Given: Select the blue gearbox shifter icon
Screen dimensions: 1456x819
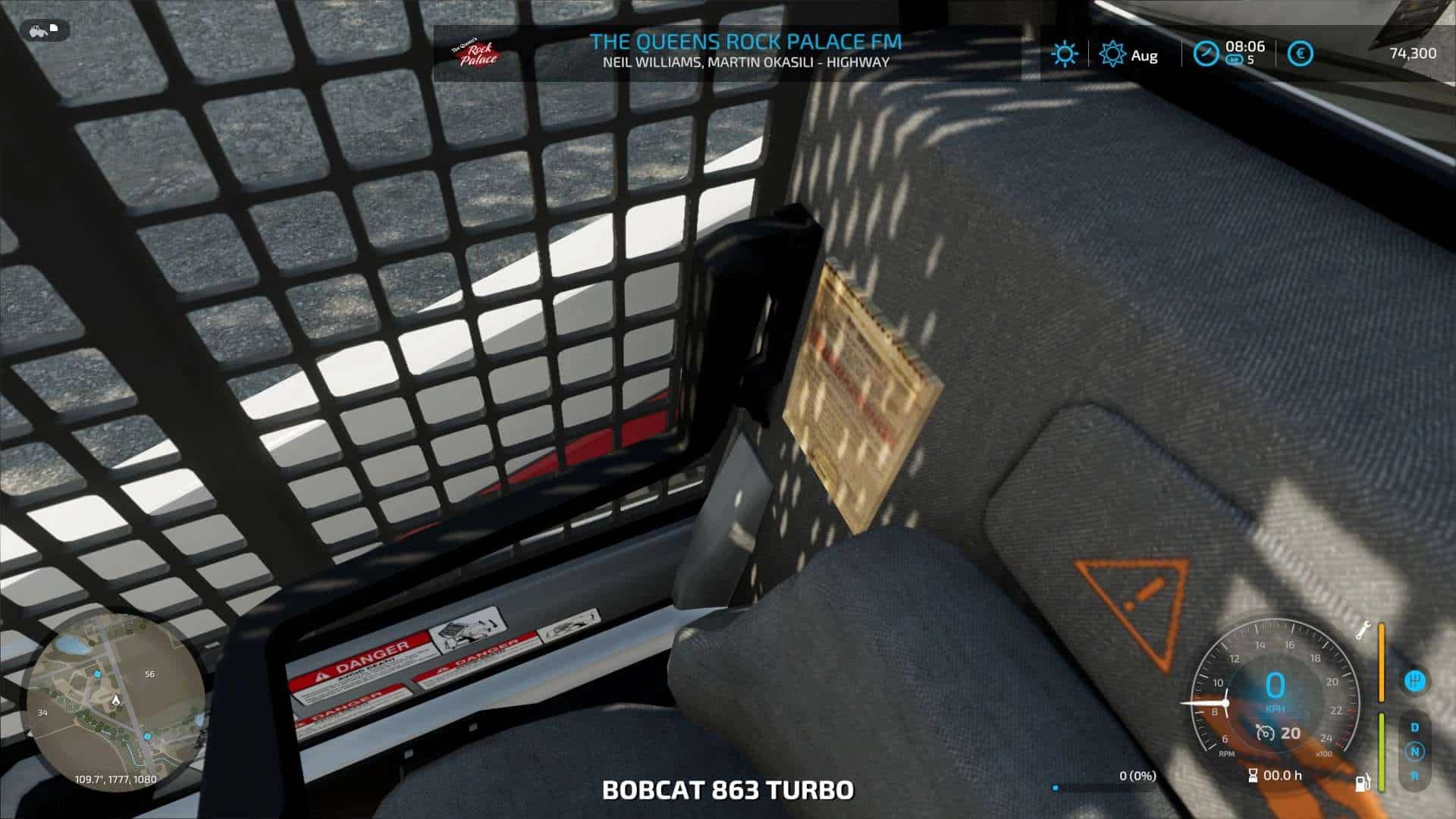Looking at the screenshot, I should point(1414,680).
